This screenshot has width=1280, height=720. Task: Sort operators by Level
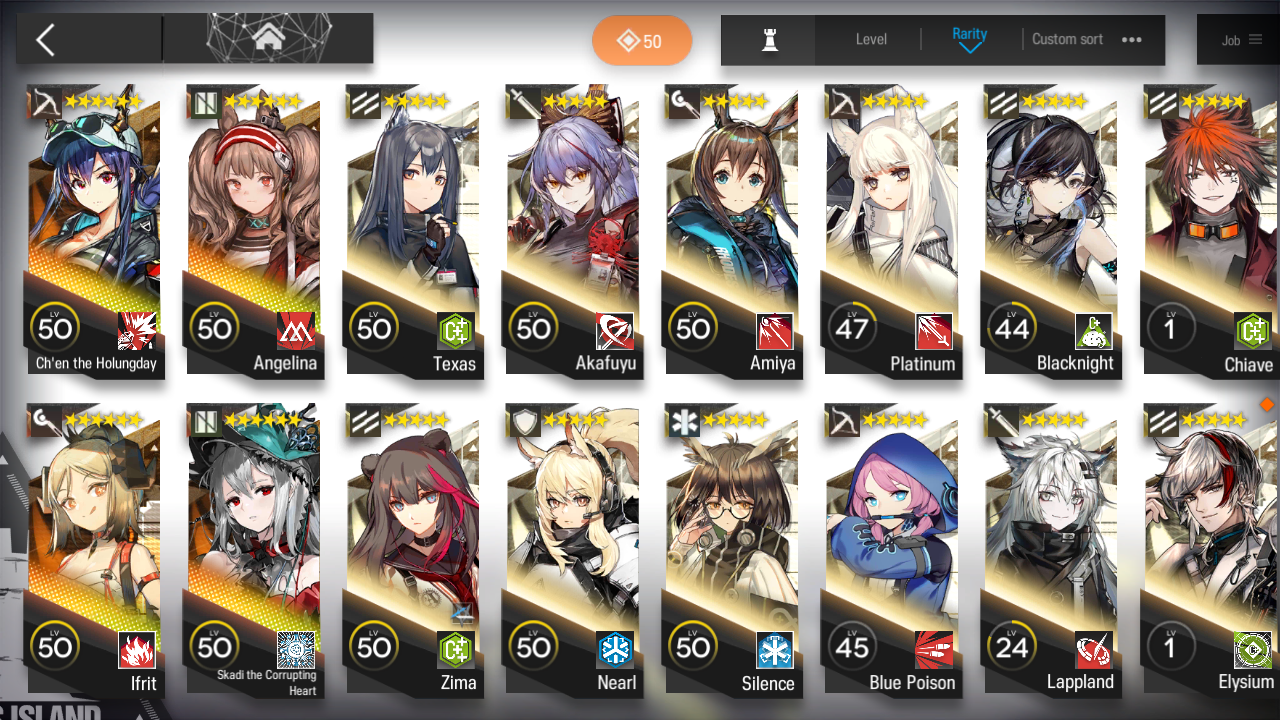[871, 40]
